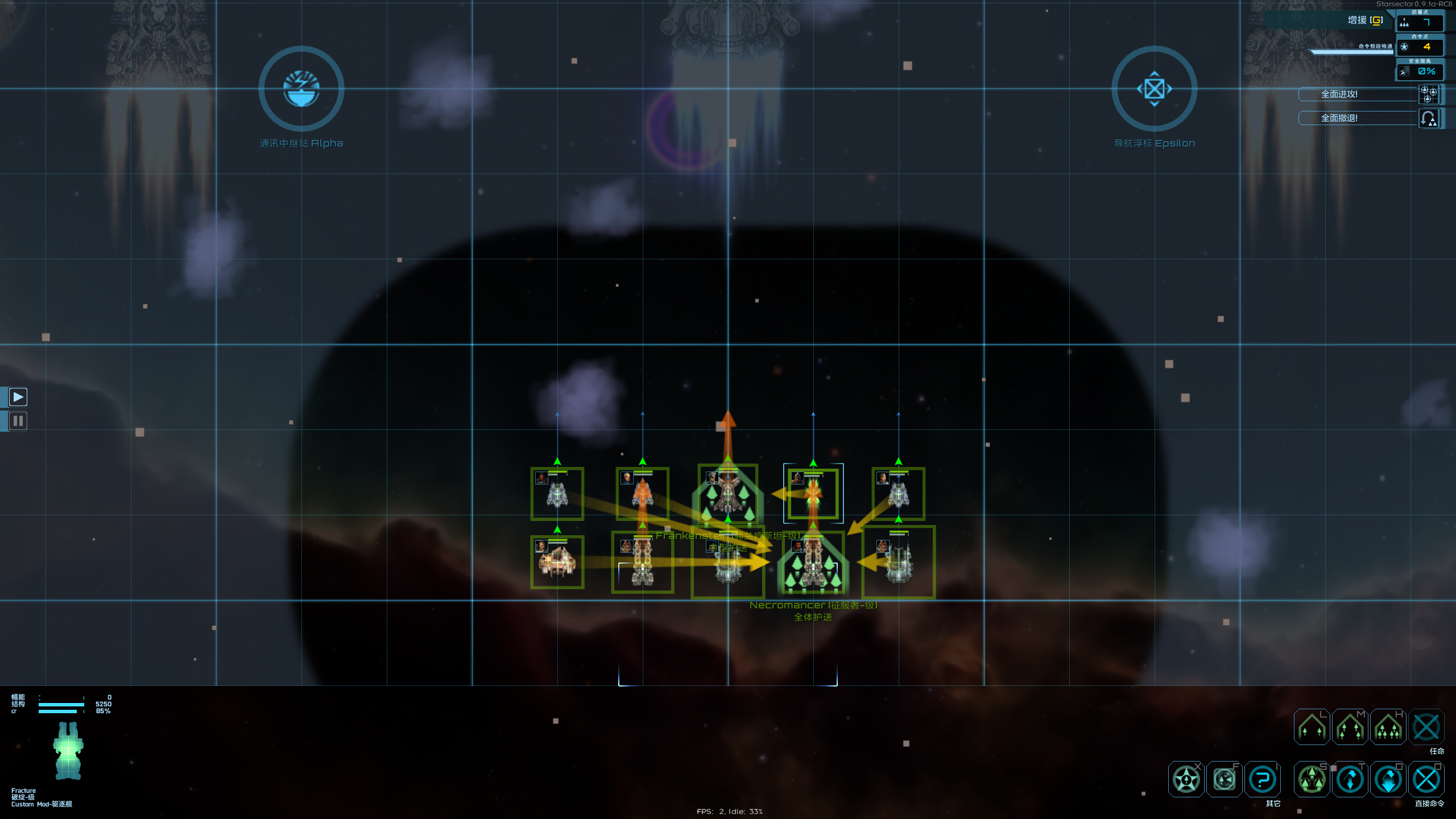Click the direct retreat order icon (D)
This screenshot has height=819, width=1456.
pos(1388,779)
